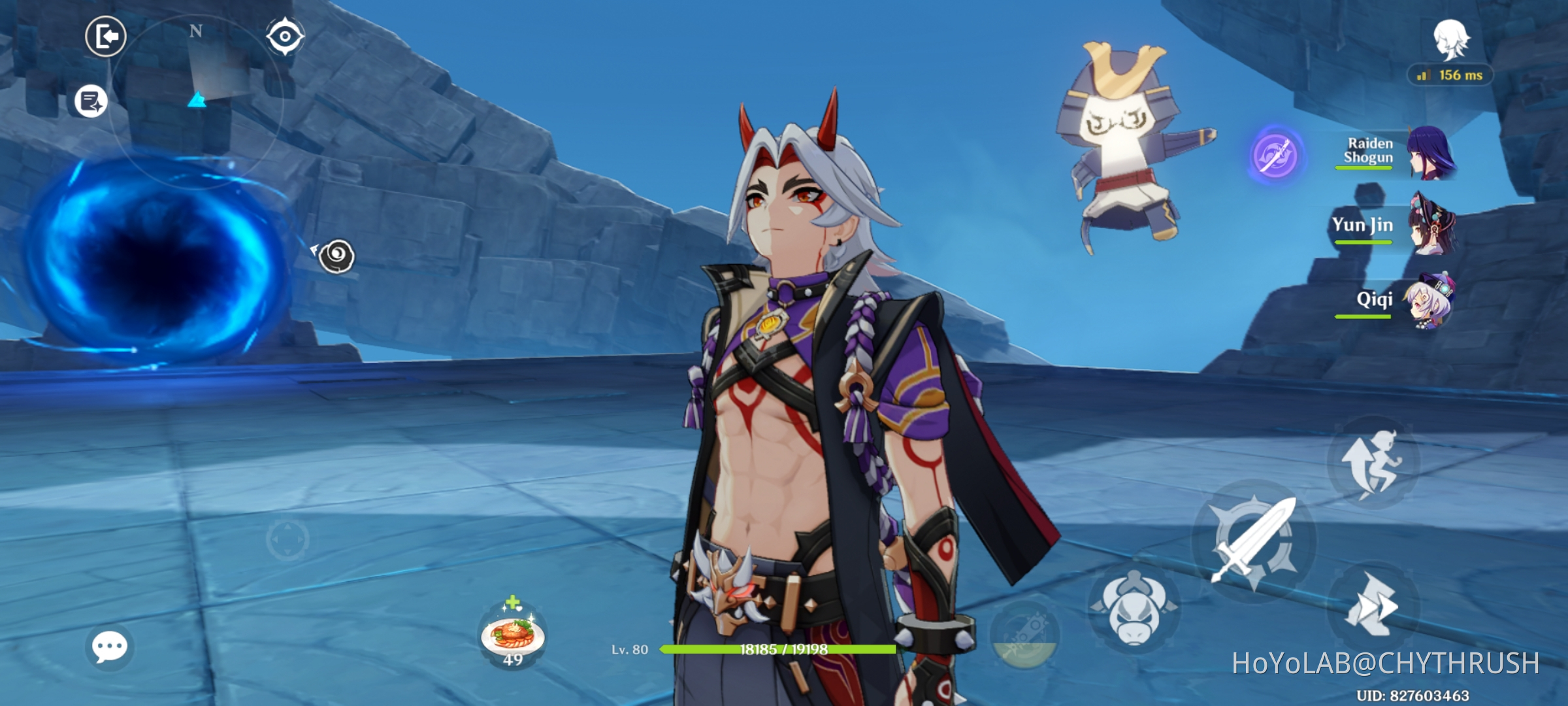Viewport: 1568px width, 706px height.
Task: Check the 156 ms ping indicator
Action: [x=1450, y=75]
